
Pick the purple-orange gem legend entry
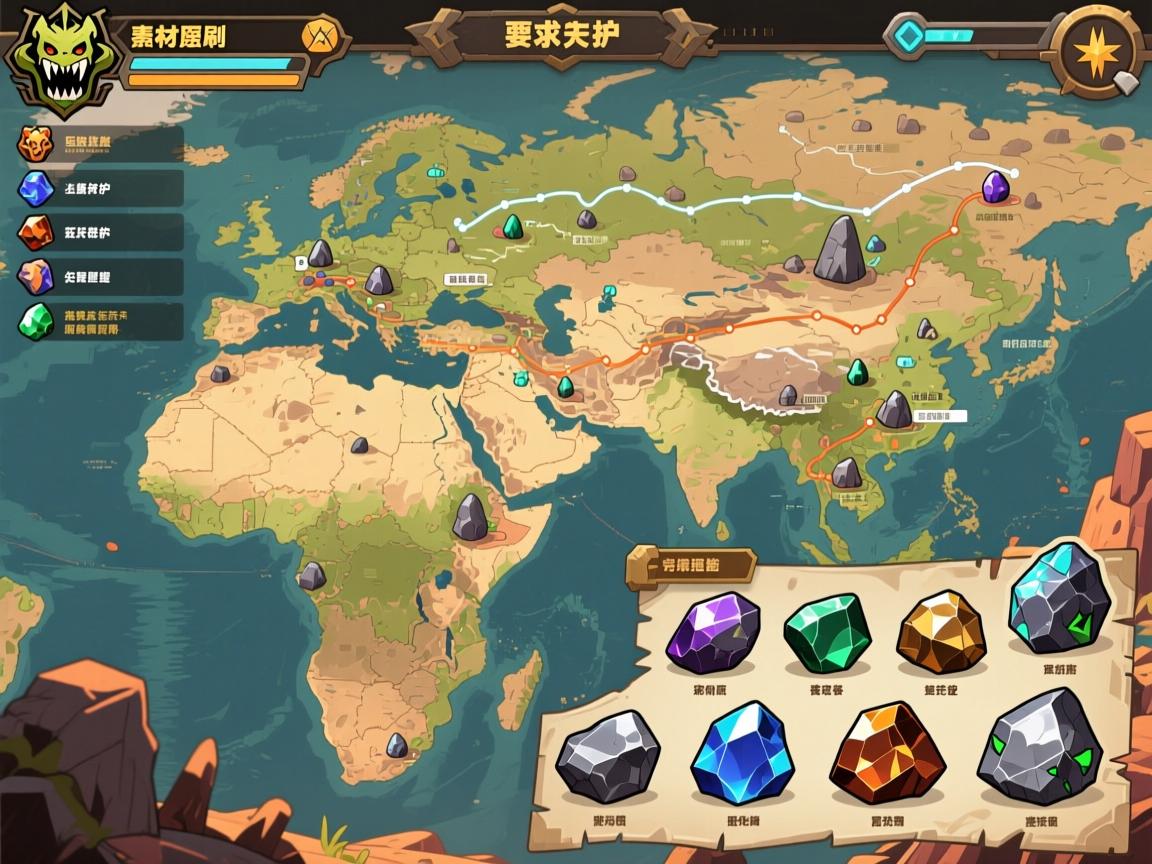tap(34, 276)
